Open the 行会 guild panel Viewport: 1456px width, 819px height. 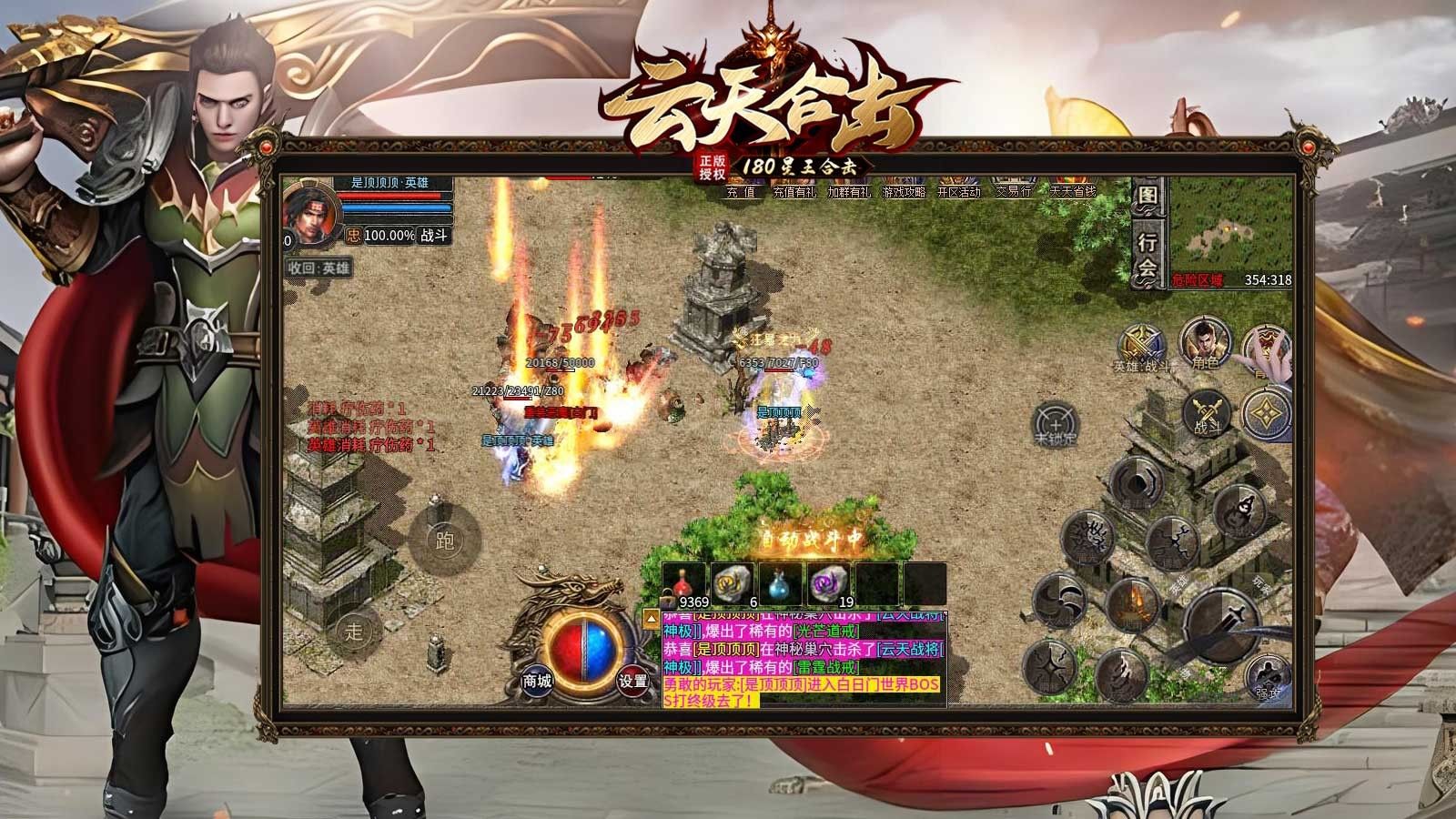[x=1148, y=255]
